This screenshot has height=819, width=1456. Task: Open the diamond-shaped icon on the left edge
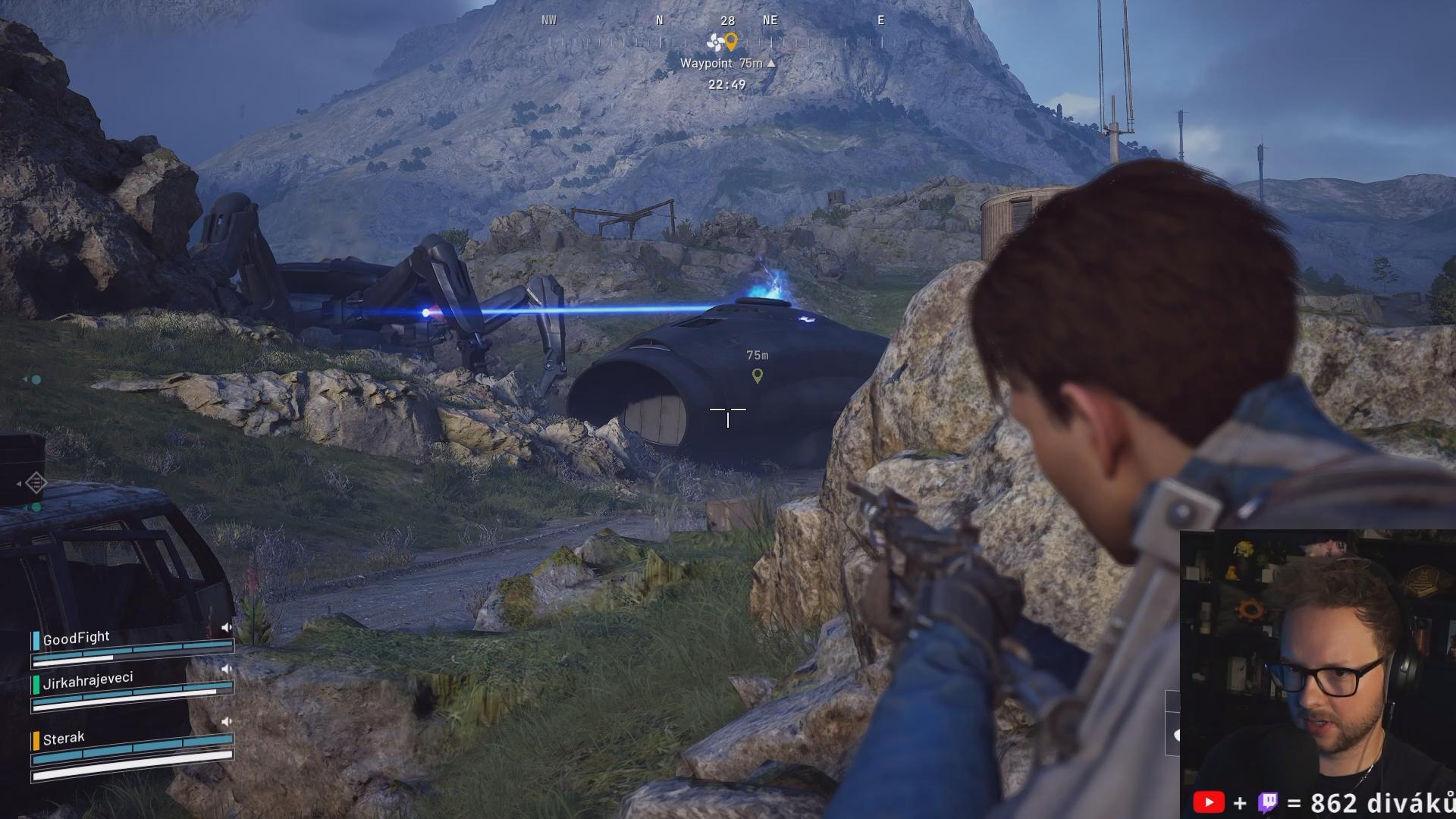click(x=36, y=482)
